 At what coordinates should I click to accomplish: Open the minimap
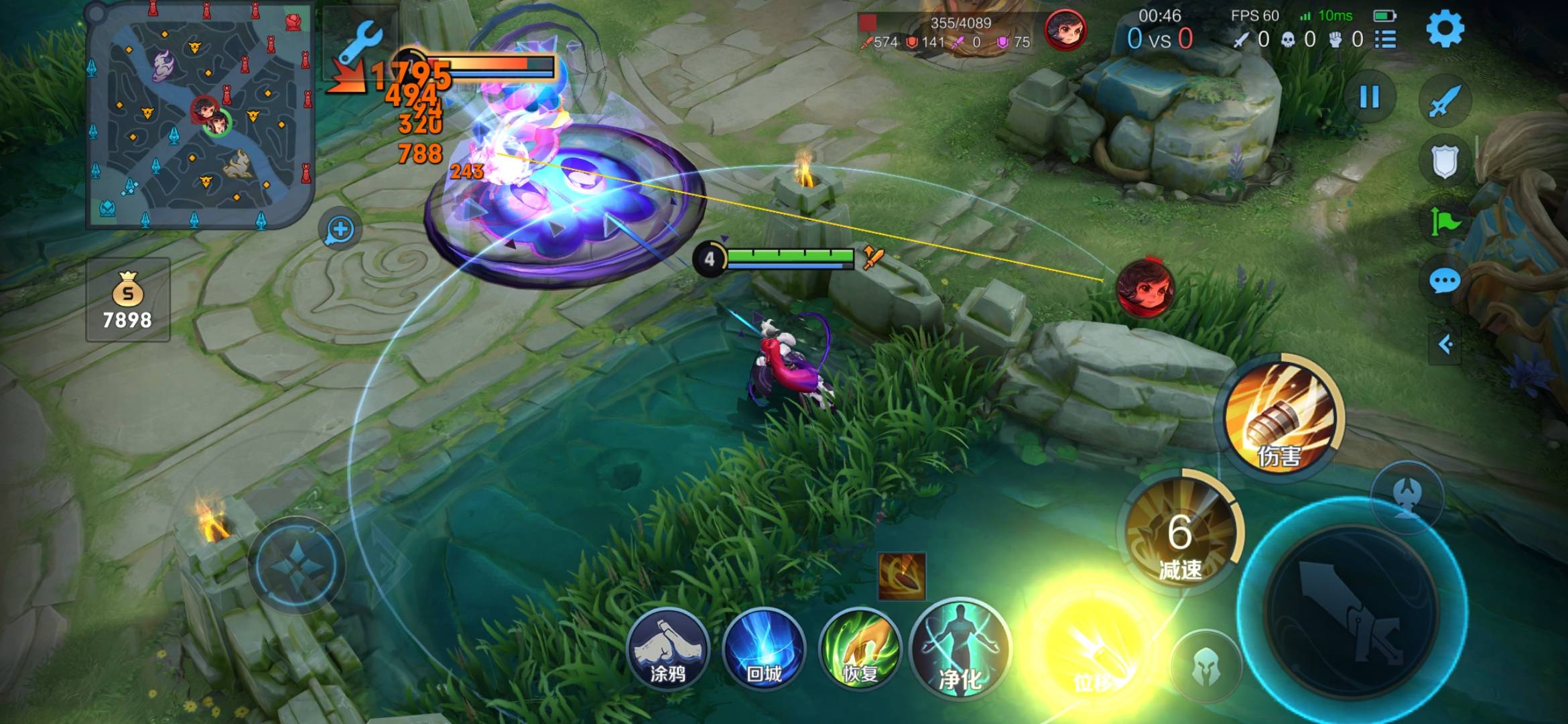(x=200, y=115)
